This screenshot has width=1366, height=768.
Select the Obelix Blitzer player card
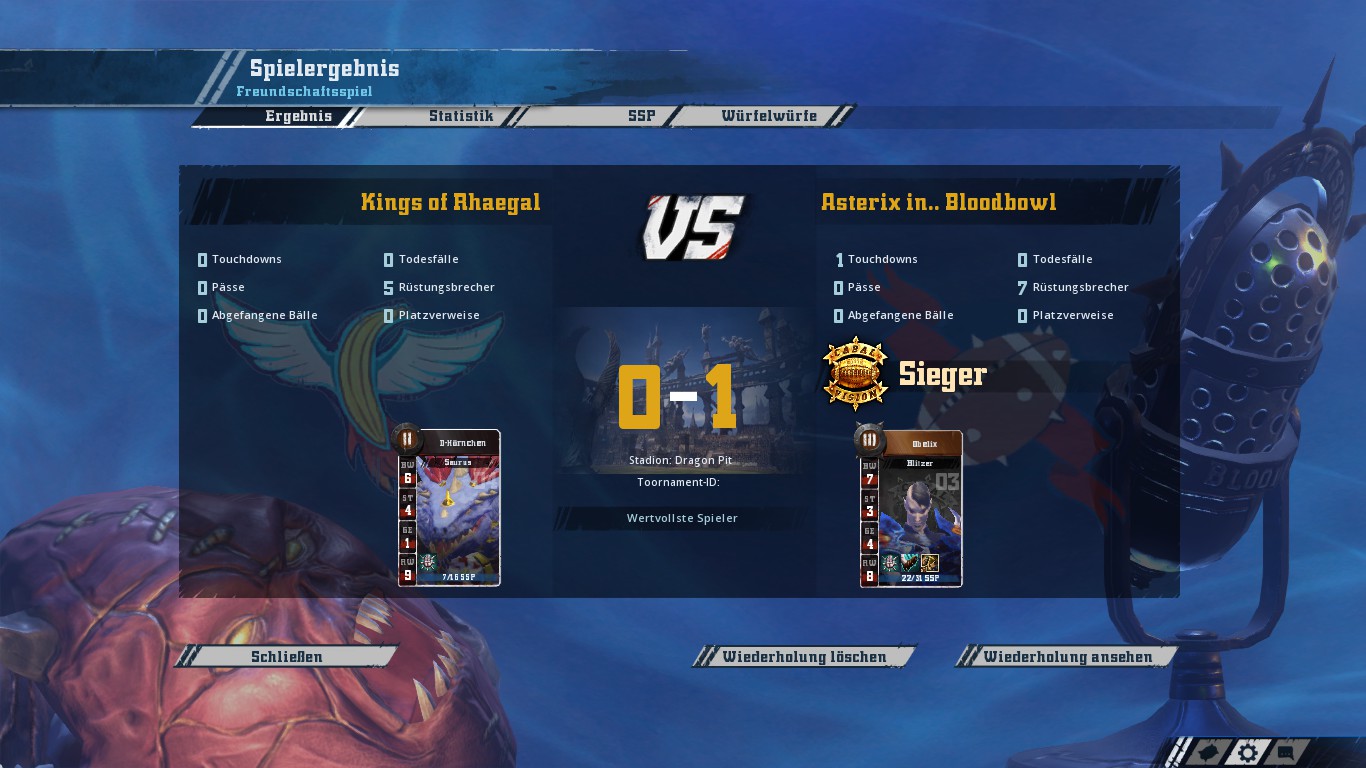[911, 508]
